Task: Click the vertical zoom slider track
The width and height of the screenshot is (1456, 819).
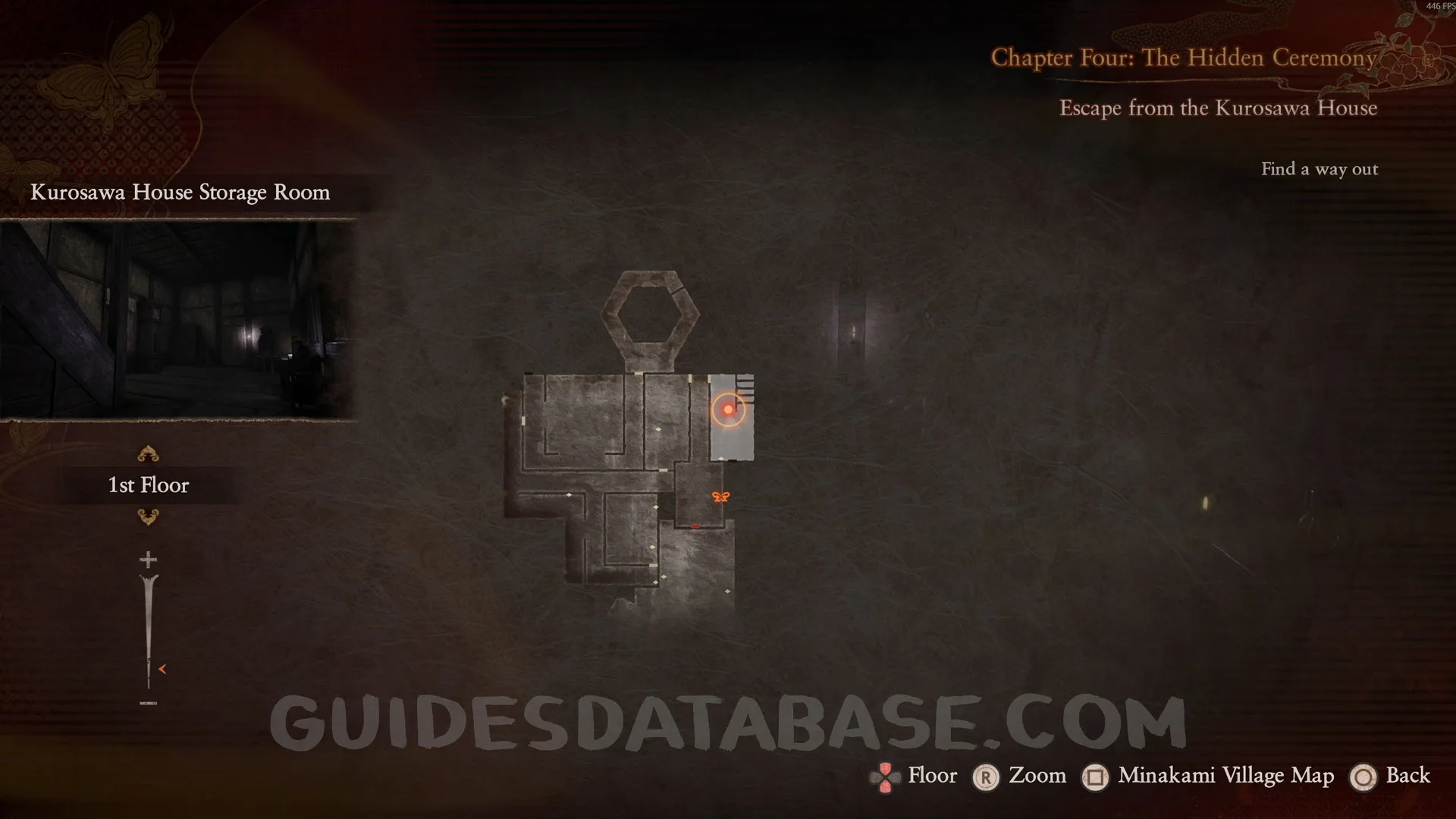Action: click(148, 629)
